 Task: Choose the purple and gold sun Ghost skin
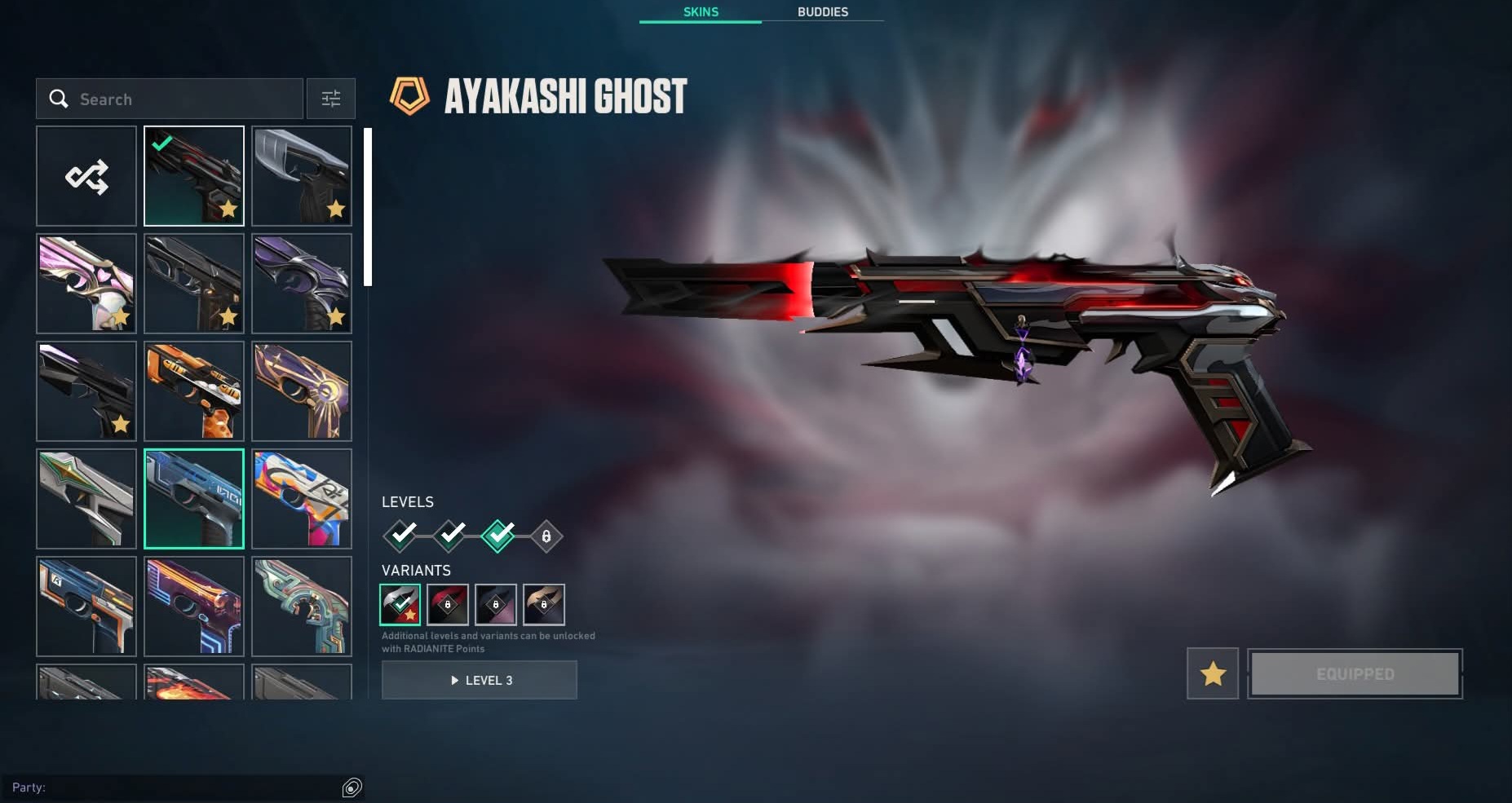pos(302,391)
